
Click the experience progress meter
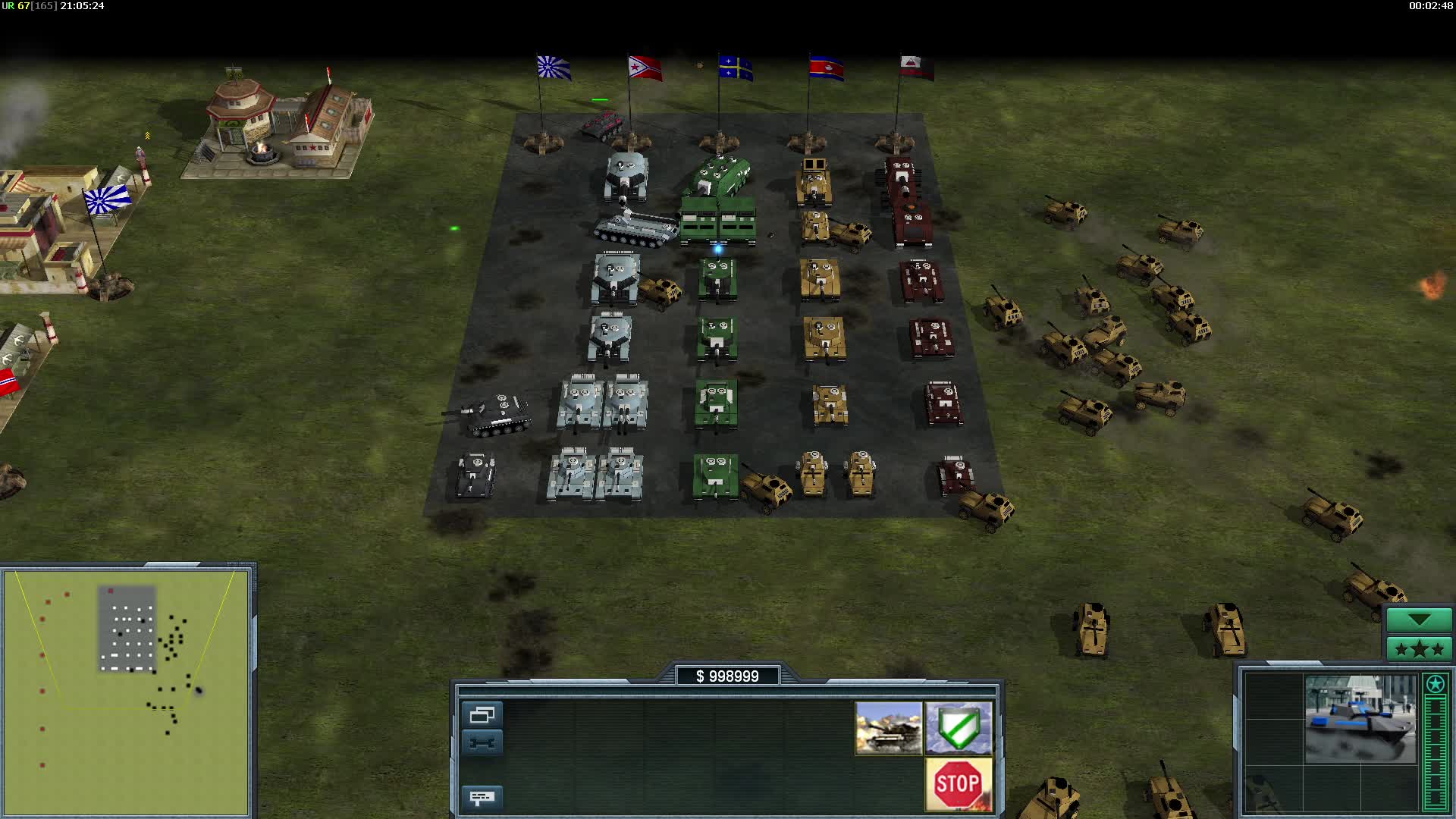(x=1436, y=751)
